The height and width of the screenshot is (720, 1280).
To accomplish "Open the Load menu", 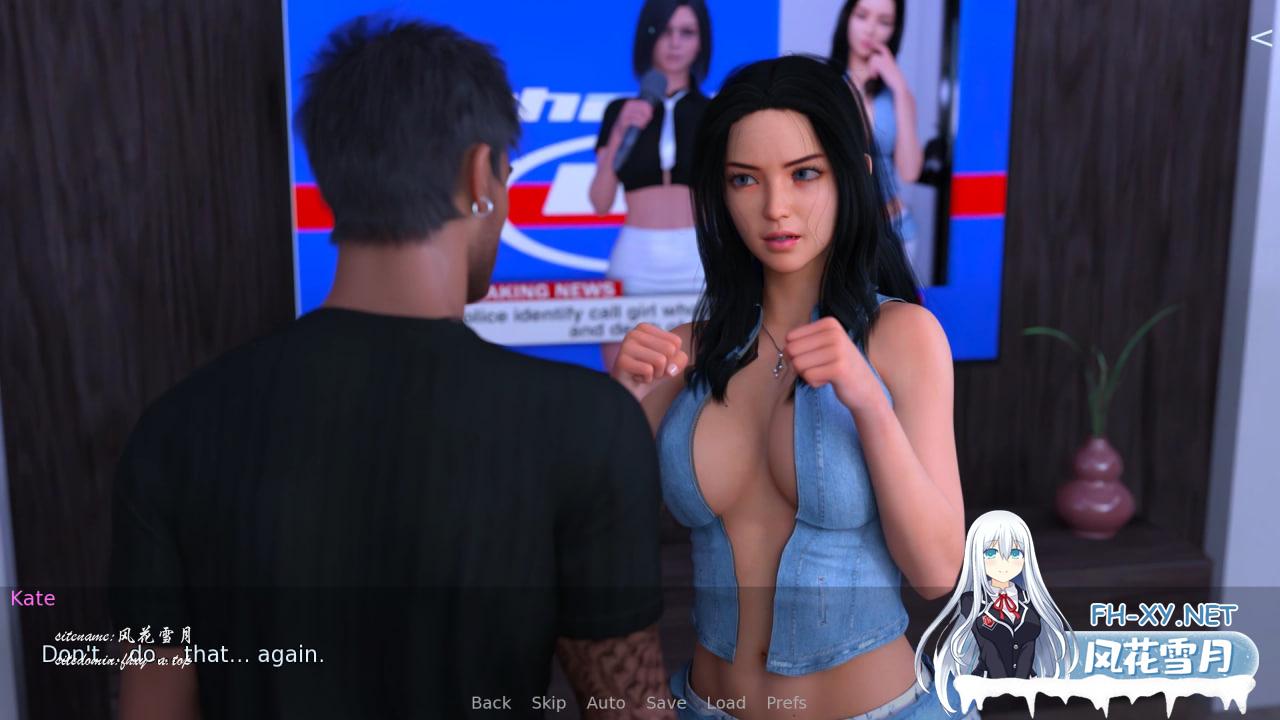I will pyautogui.click(x=726, y=703).
